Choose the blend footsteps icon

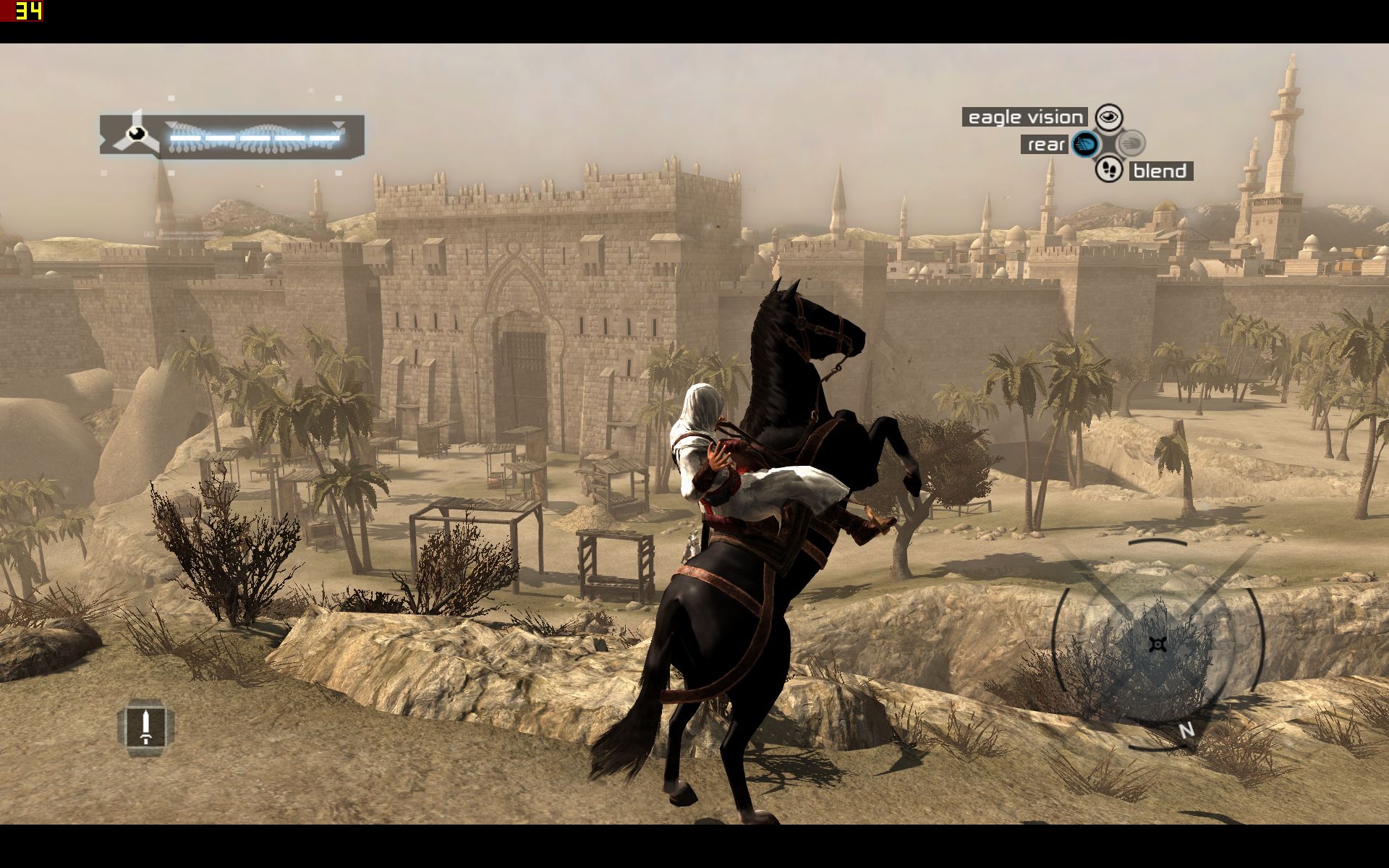click(1108, 170)
